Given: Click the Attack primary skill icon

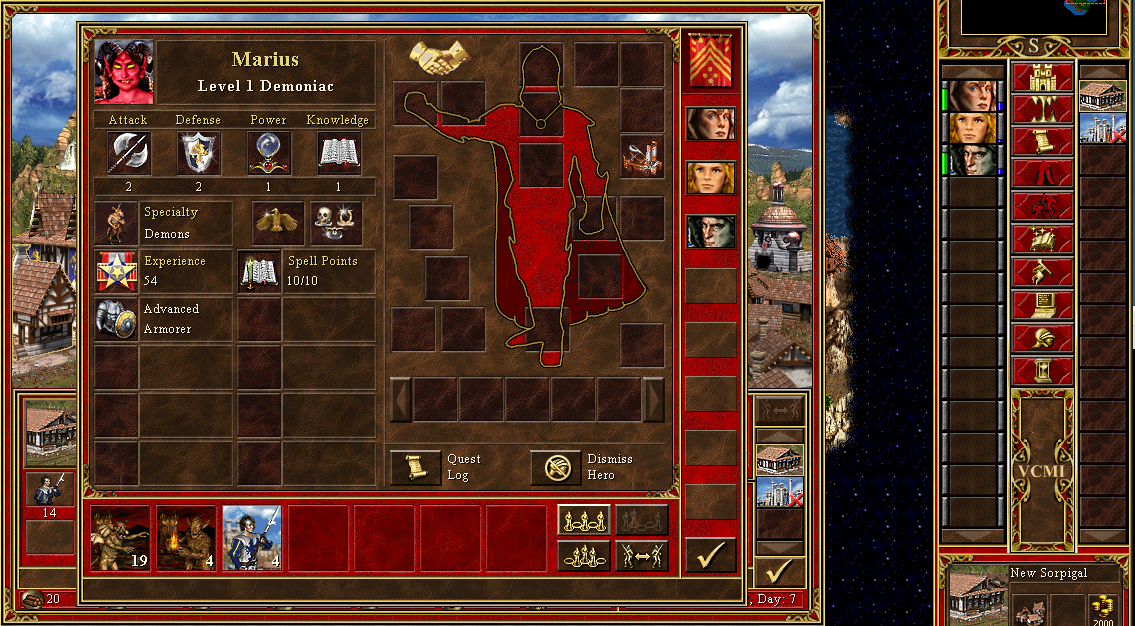Looking at the screenshot, I should click(129, 154).
